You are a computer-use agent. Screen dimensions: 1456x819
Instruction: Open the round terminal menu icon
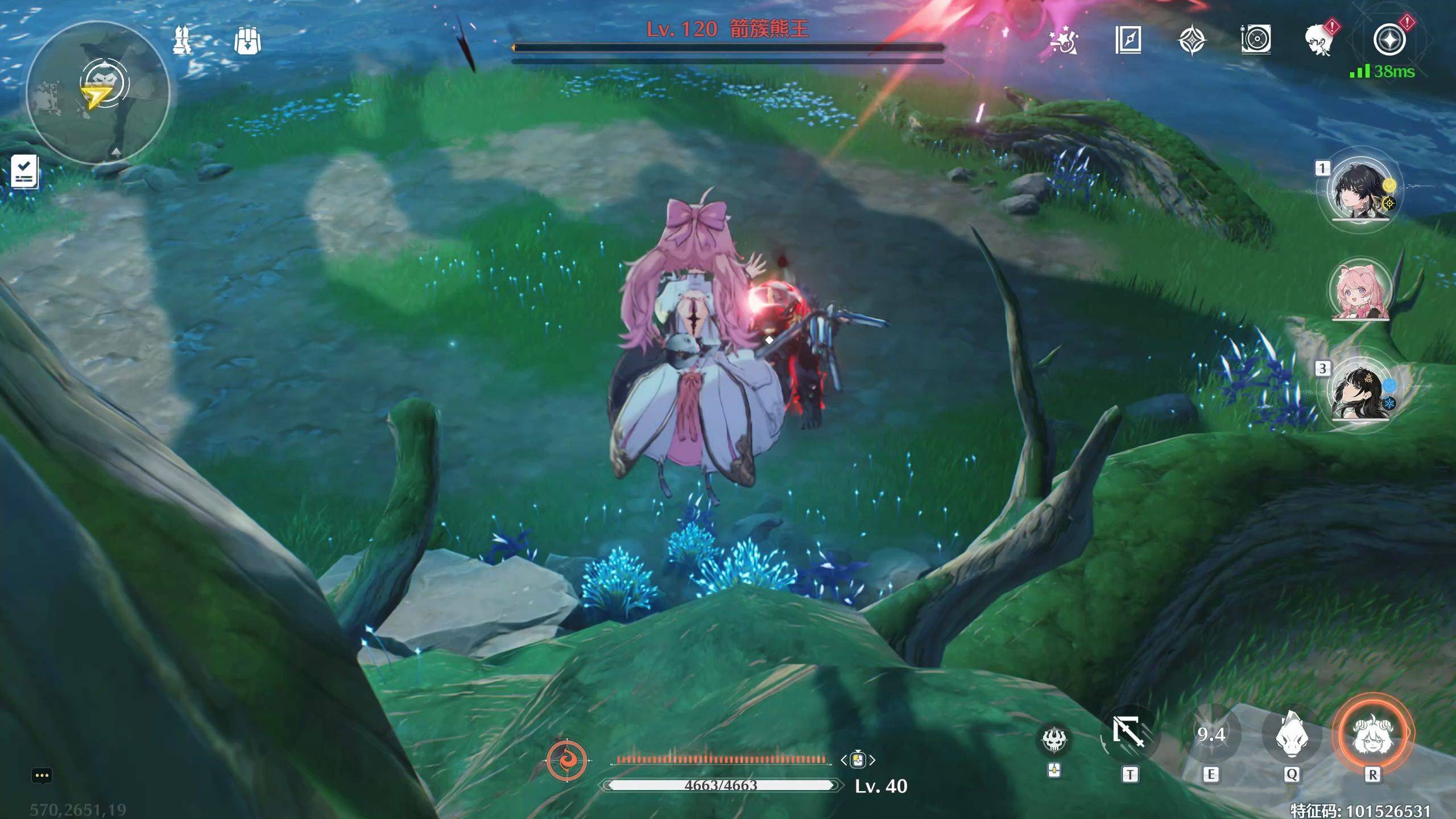pyautogui.click(x=1389, y=40)
